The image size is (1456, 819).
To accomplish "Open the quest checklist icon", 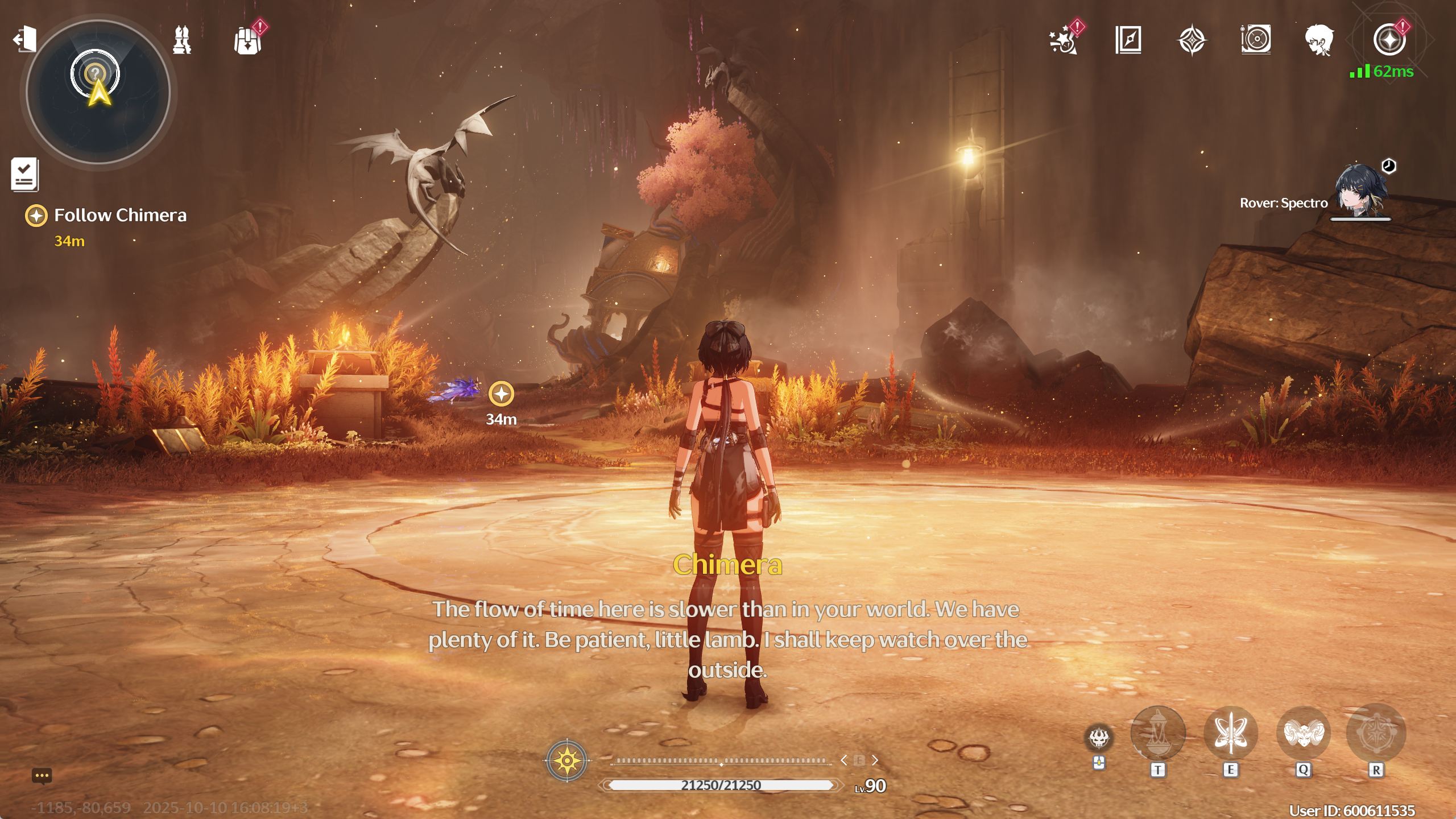I will tap(24, 173).
